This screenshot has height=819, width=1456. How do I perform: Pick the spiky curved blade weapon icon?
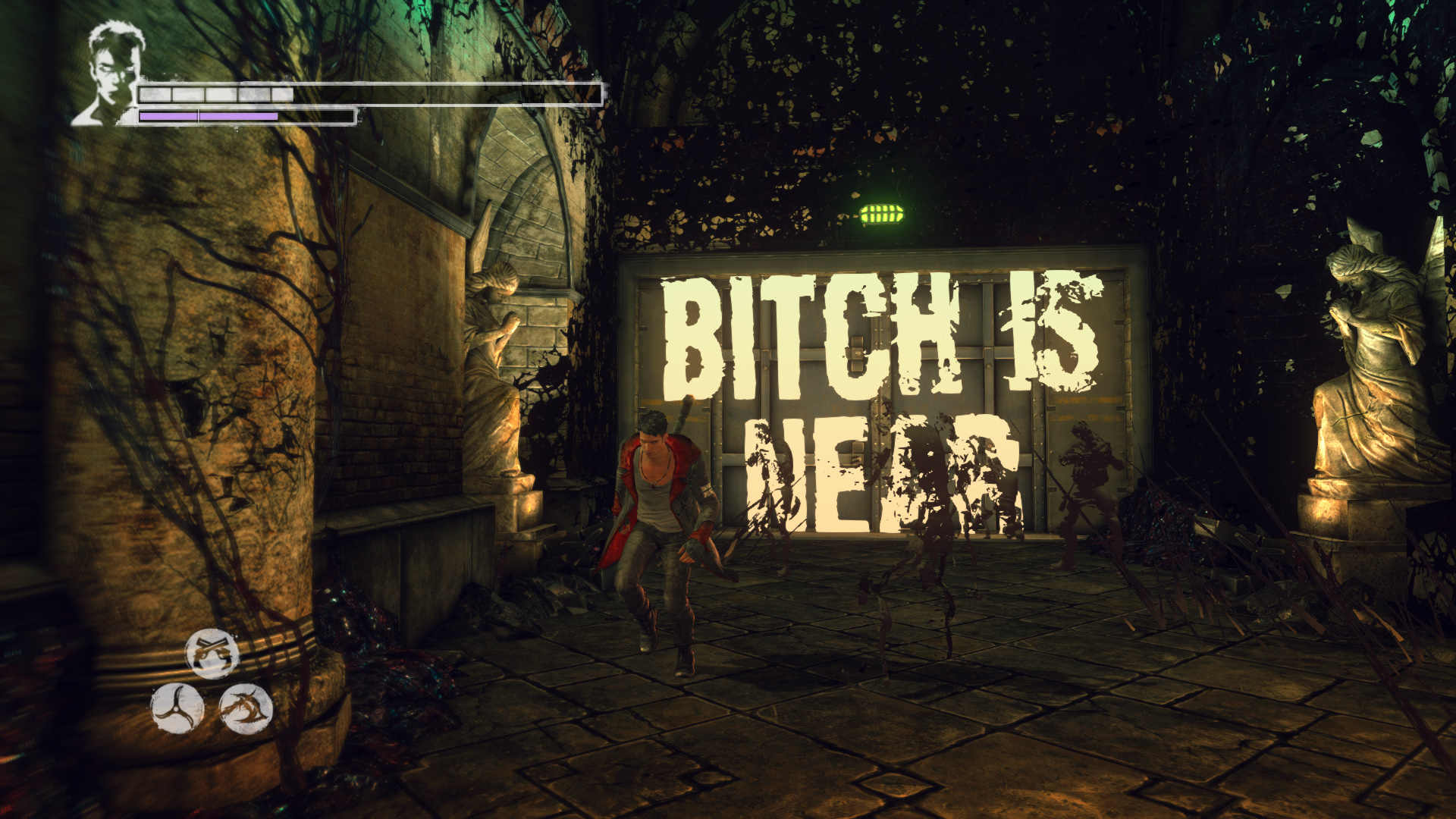(246, 708)
